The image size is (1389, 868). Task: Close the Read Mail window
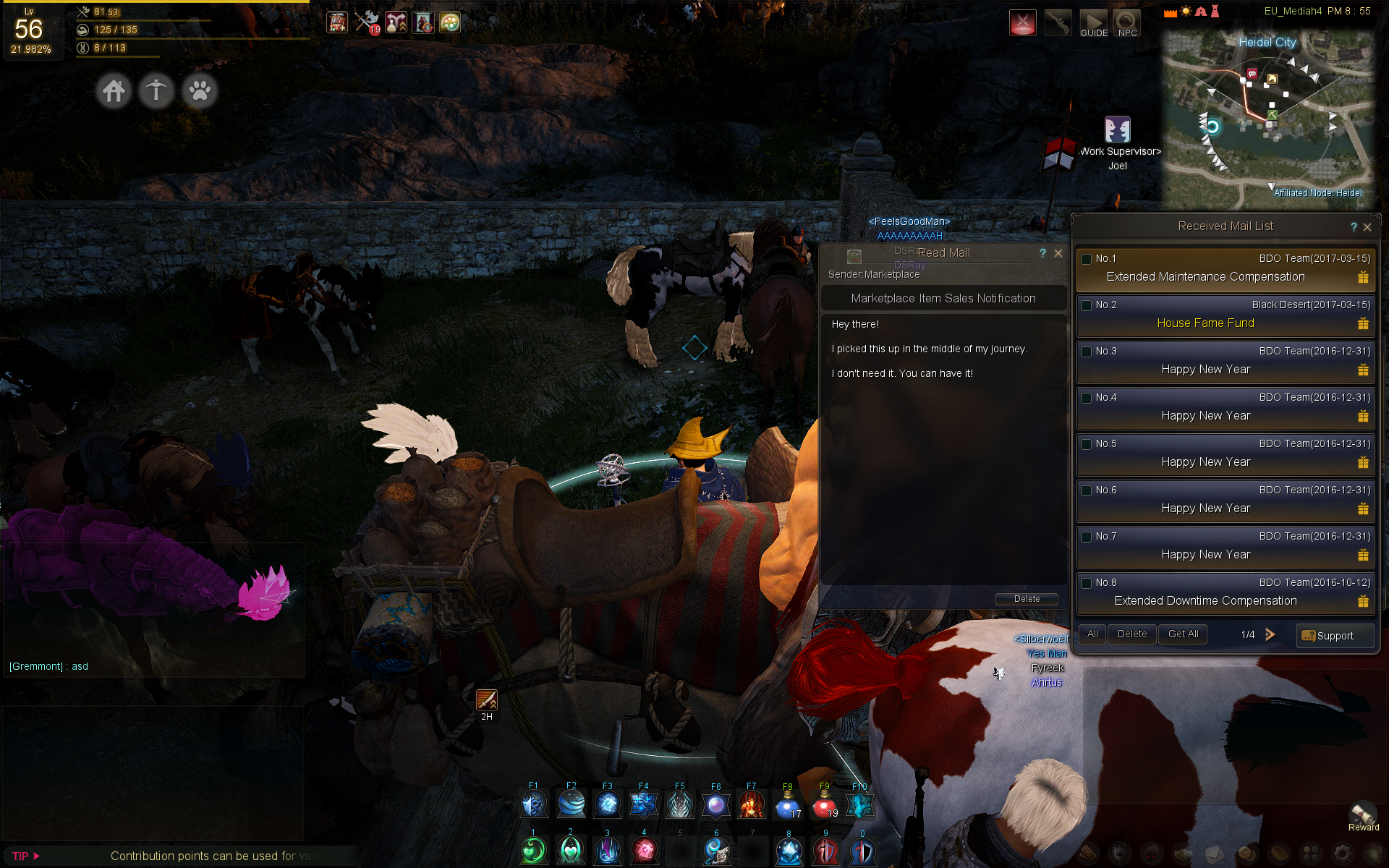pos(1058,253)
